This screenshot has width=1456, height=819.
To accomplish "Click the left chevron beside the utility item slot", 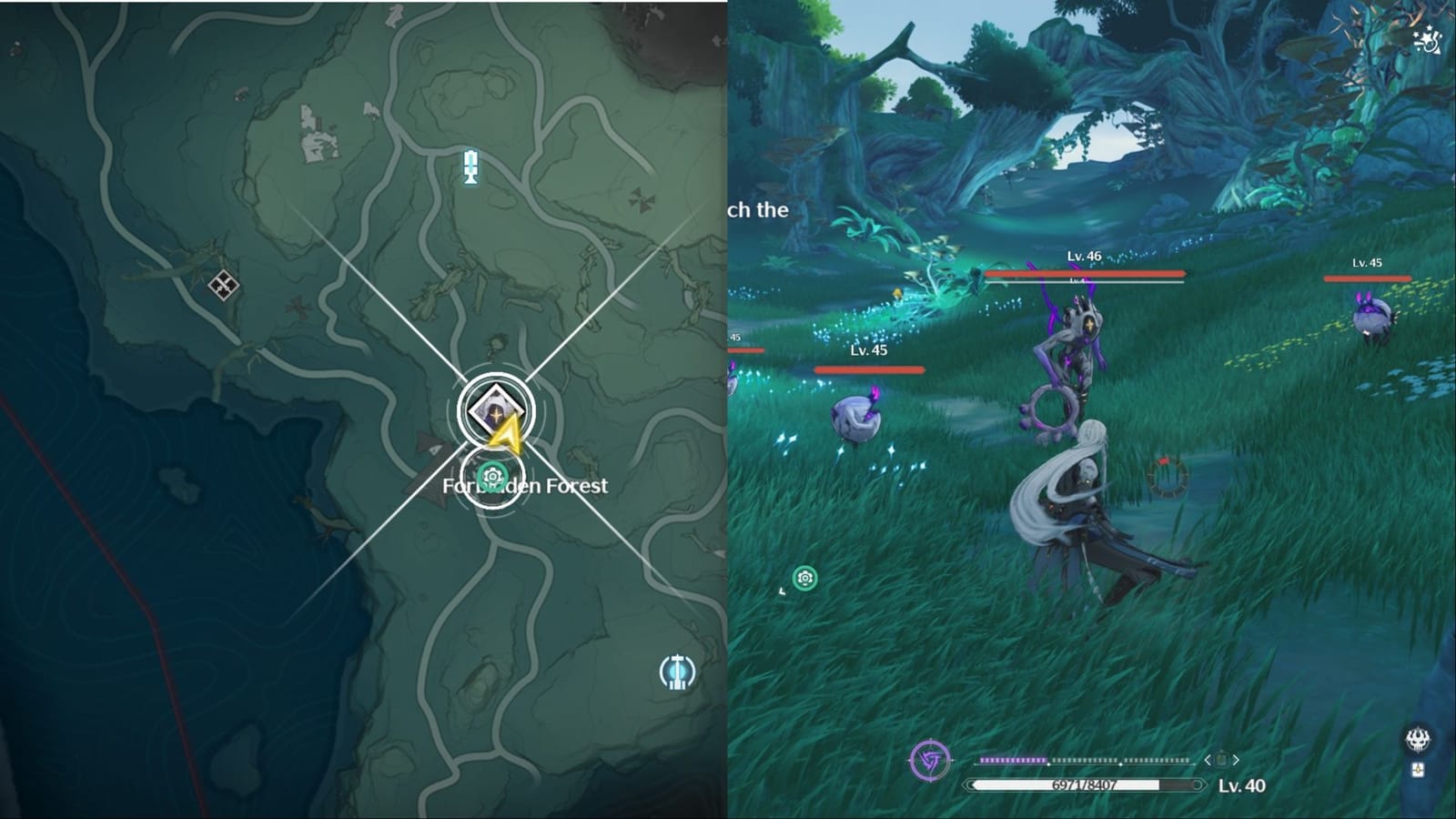I will 1208,760.
